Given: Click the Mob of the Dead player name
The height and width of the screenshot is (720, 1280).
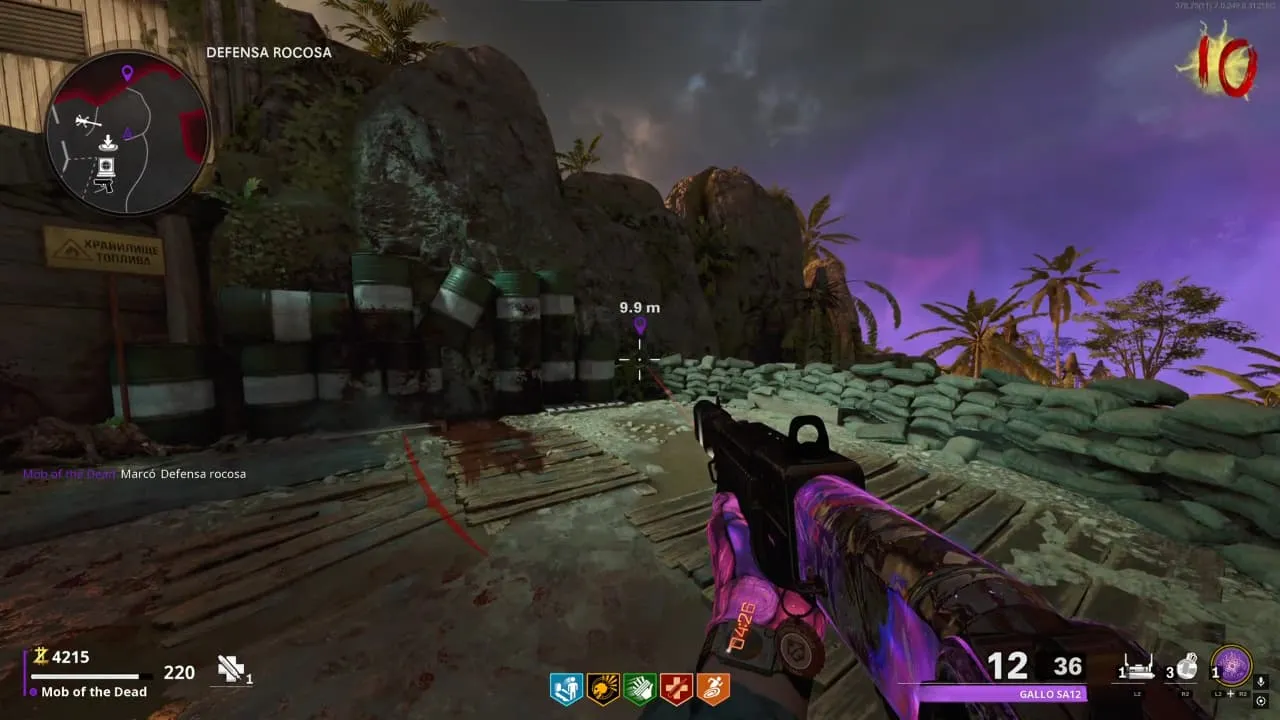Looking at the screenshot, I should click(94, 692).
